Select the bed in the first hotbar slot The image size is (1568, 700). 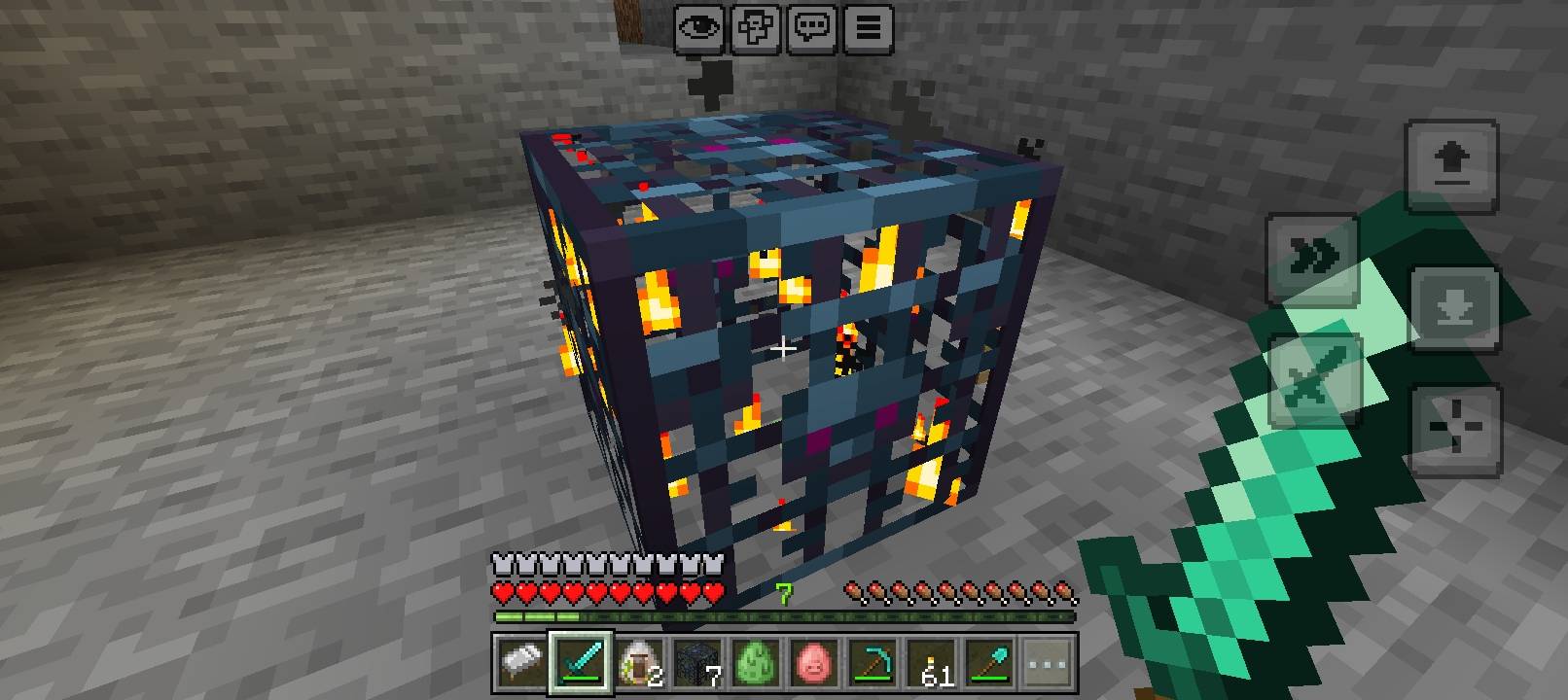tap(520, 661)
